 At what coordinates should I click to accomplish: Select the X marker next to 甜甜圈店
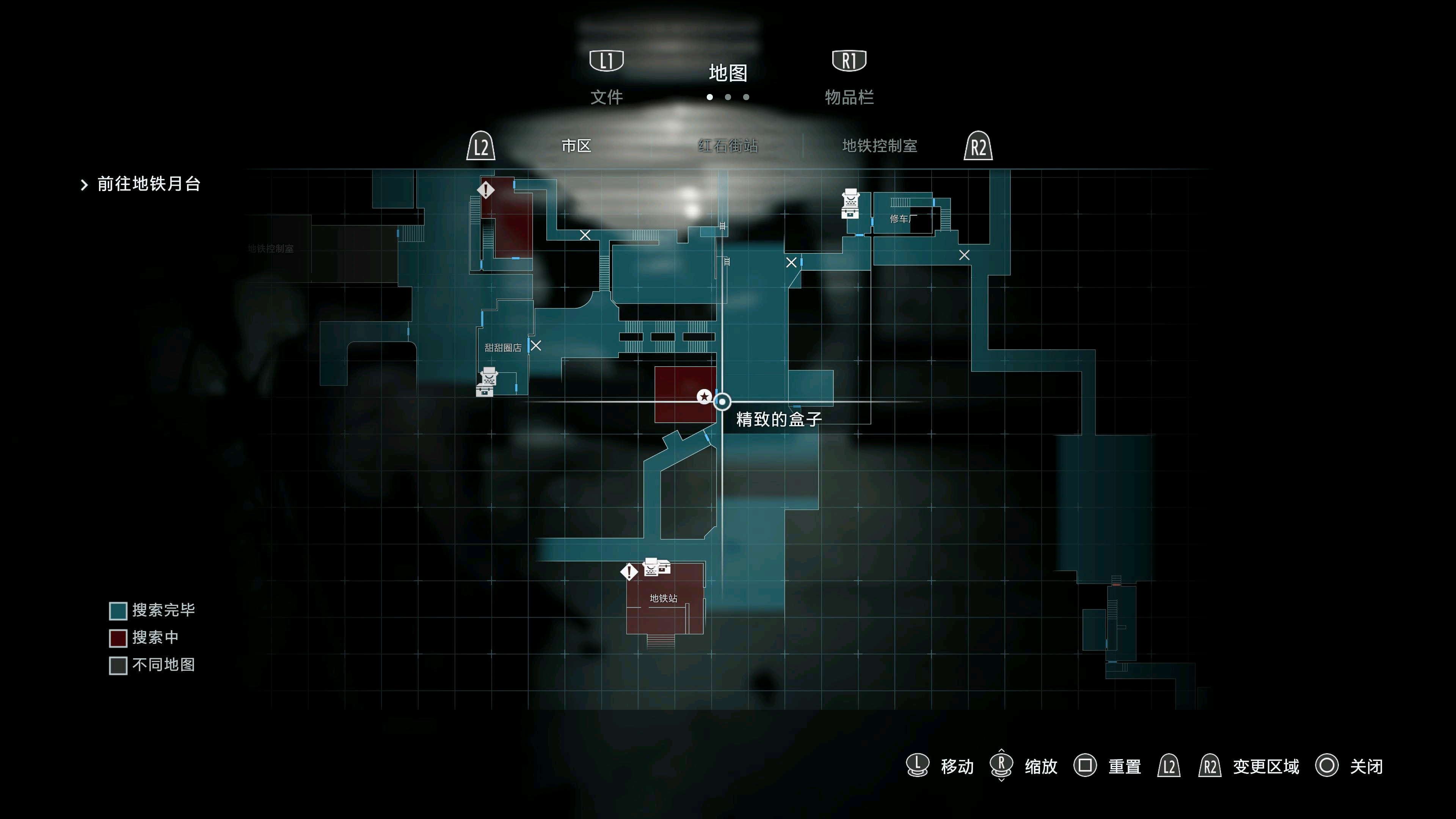(536, 345)
